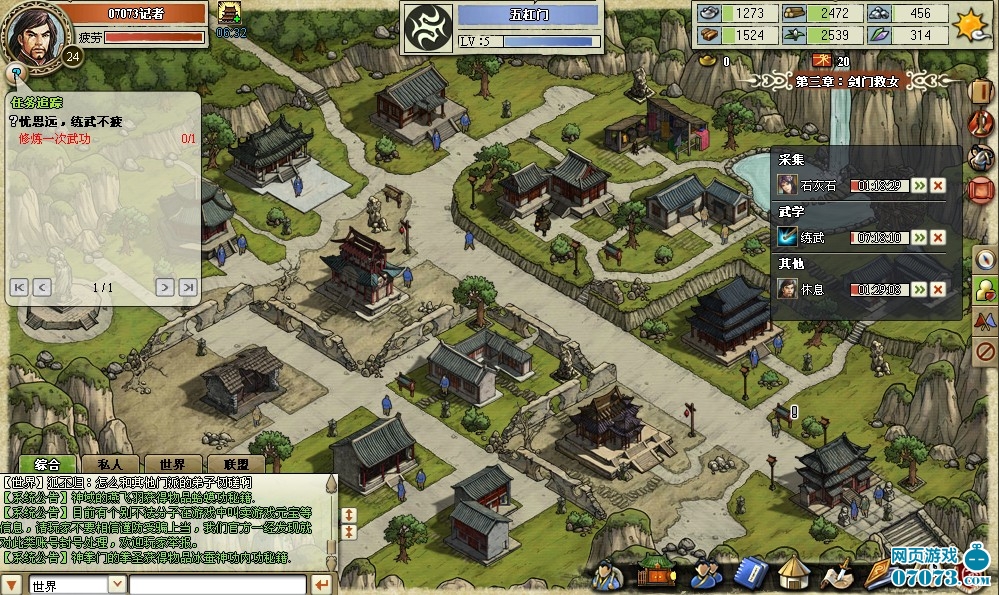Switch to the 私人 private chat tab
This screenshot has height=595, width=999.
click(110, 465)
